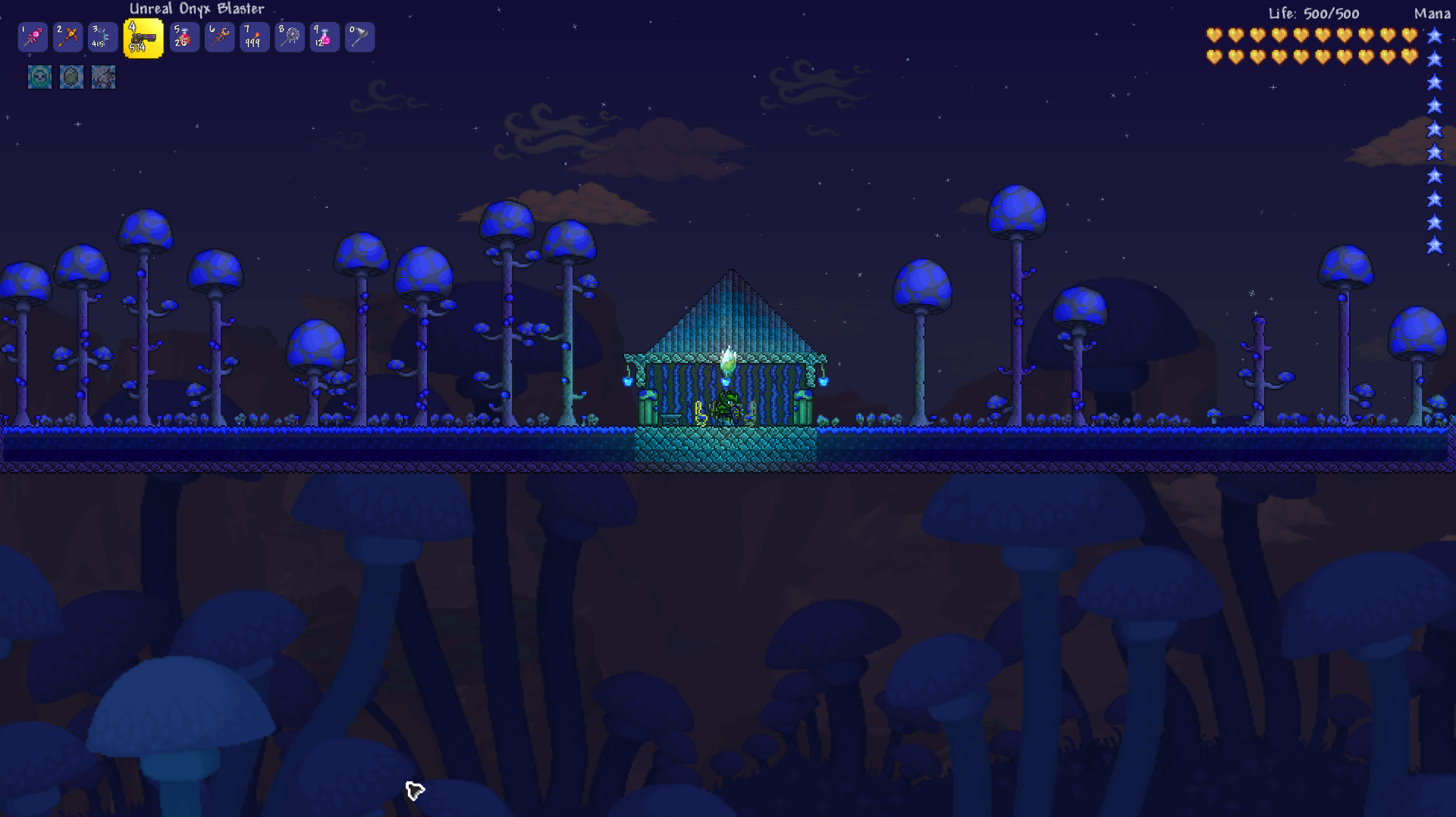Select the hamaxe tool in slot 0
Viewport: 1456px width, 817px height.
(359, 36)
